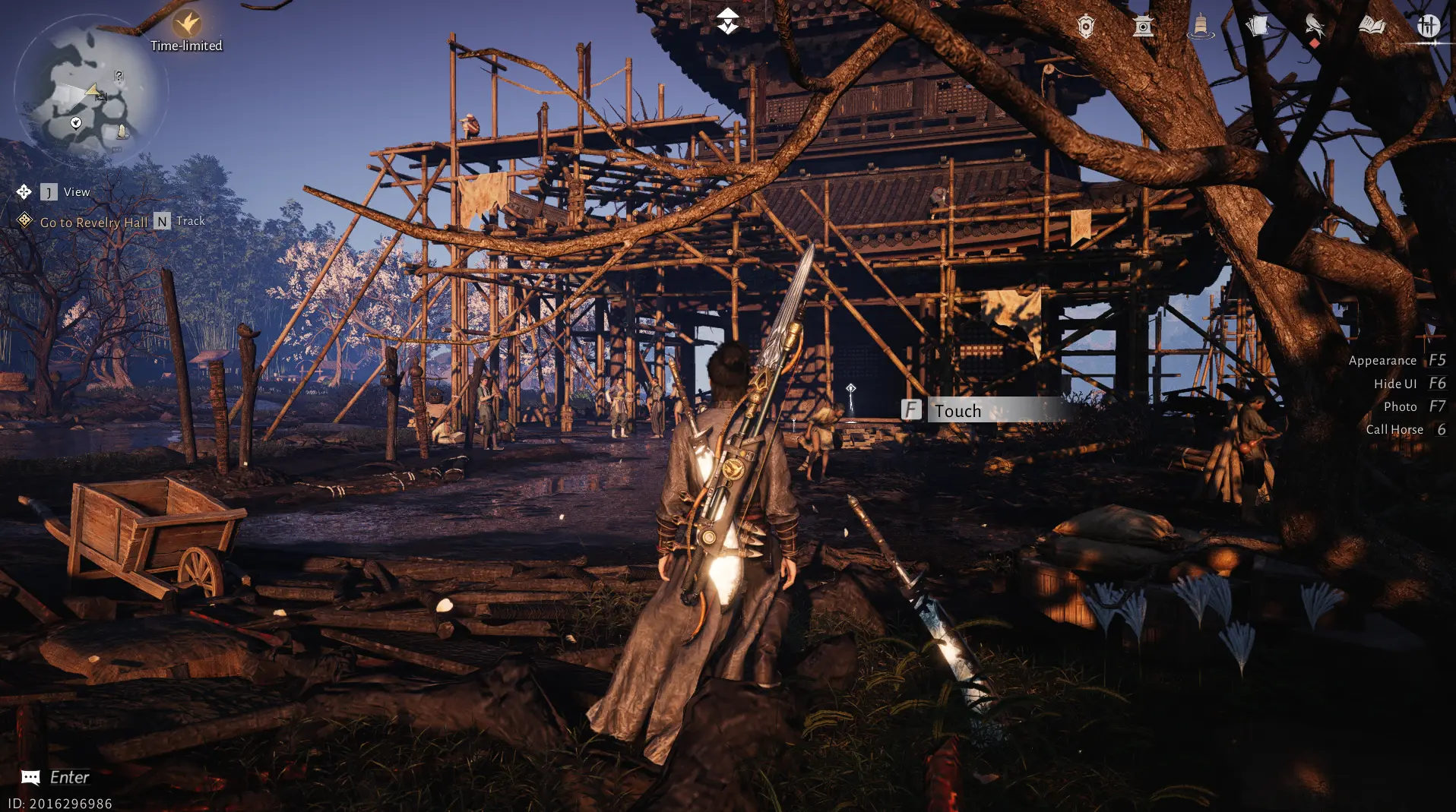Open the Time-limited crane event icon
1456x812 pixels.
186,25
